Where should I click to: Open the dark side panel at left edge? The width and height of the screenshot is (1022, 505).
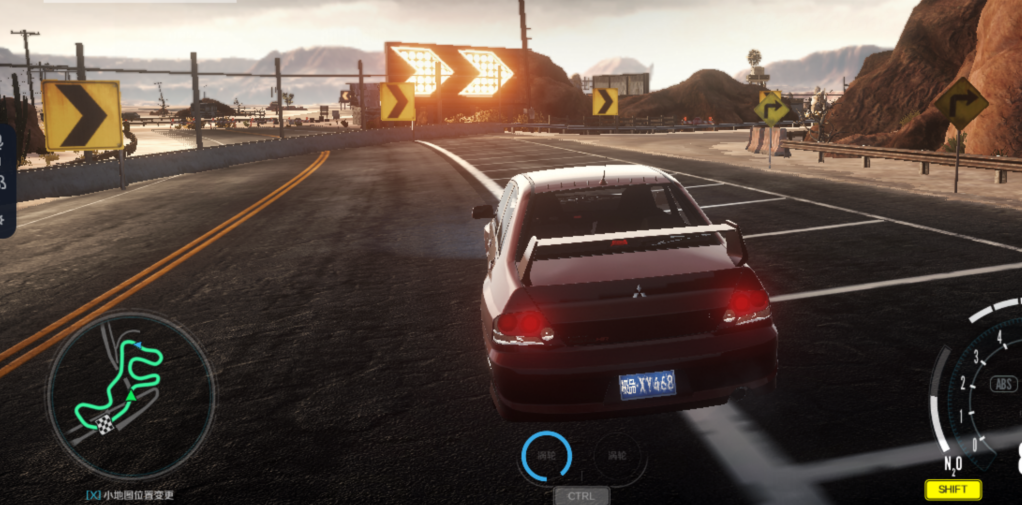click(6, 180)
